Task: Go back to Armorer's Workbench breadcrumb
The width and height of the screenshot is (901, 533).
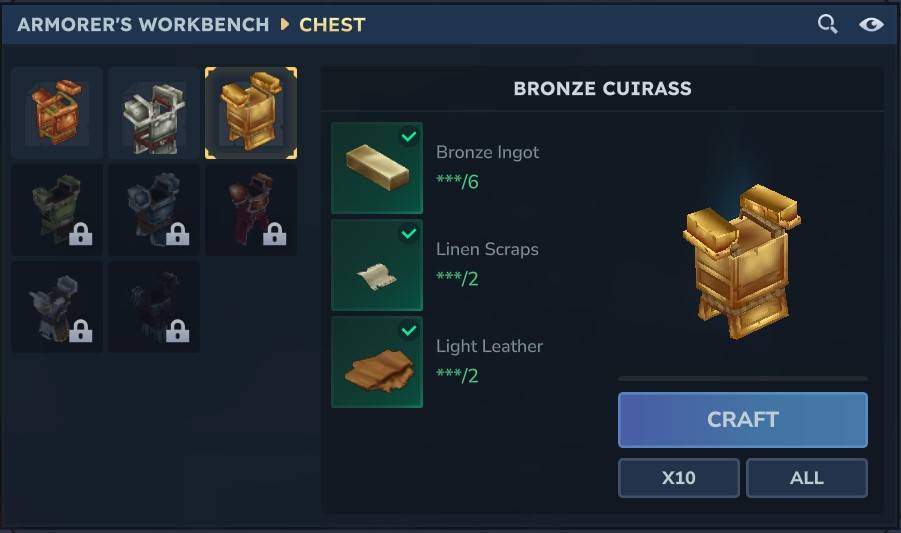Action: [143, 24]
